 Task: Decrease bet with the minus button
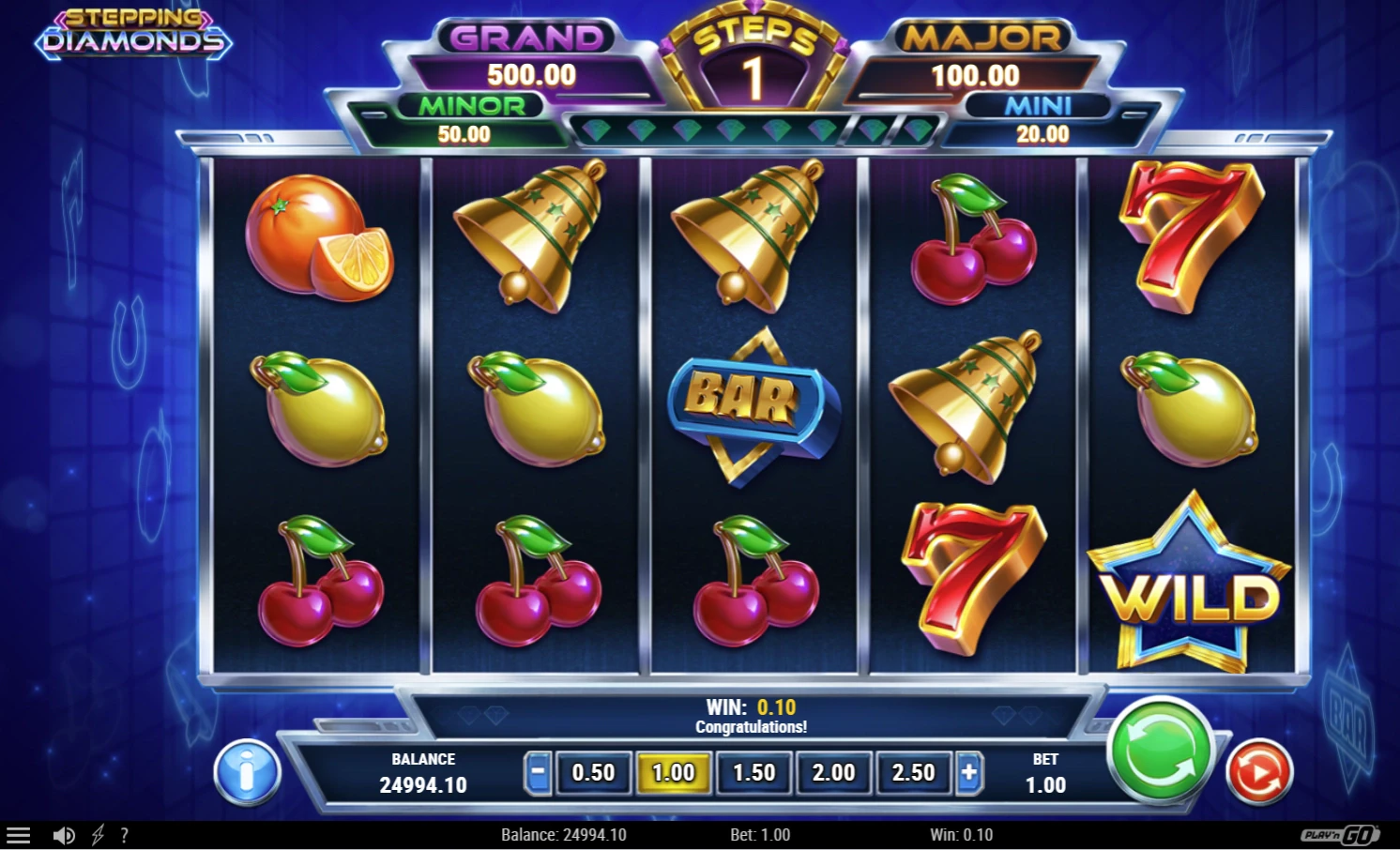click(x=538, y=773)
